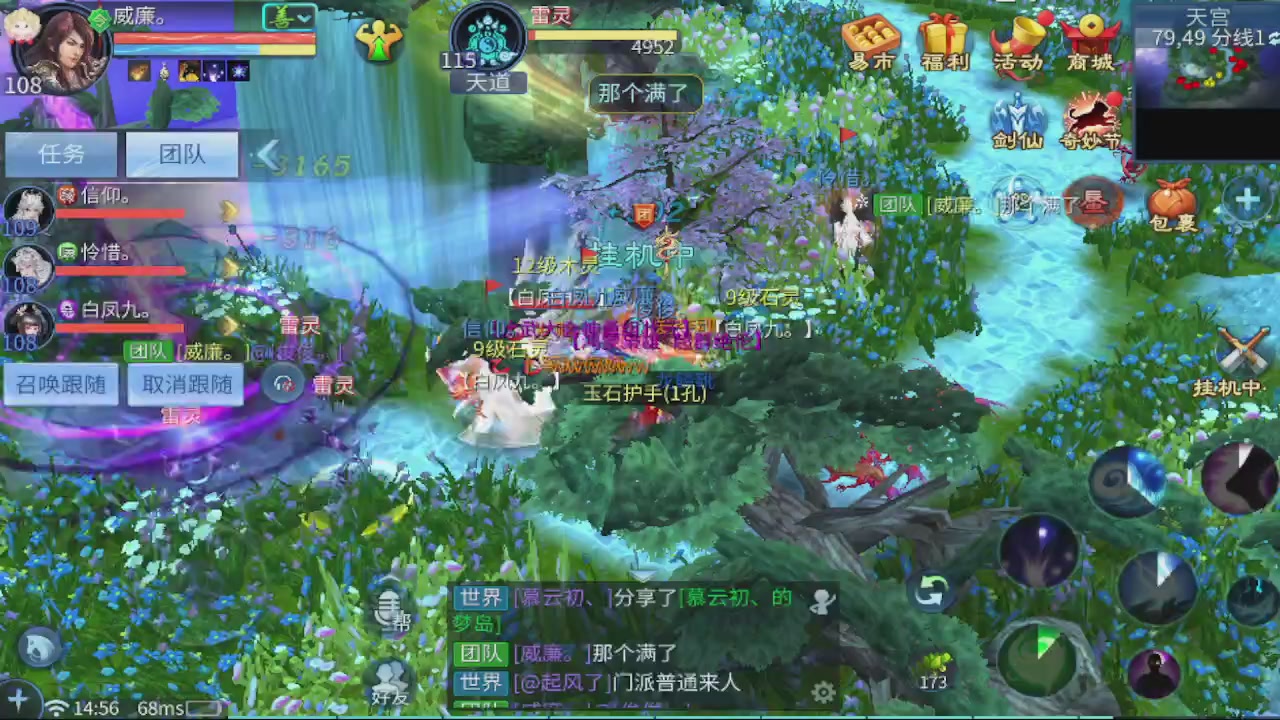
Task: Open the 善 alignment dropdown
Action: point(287,17)
